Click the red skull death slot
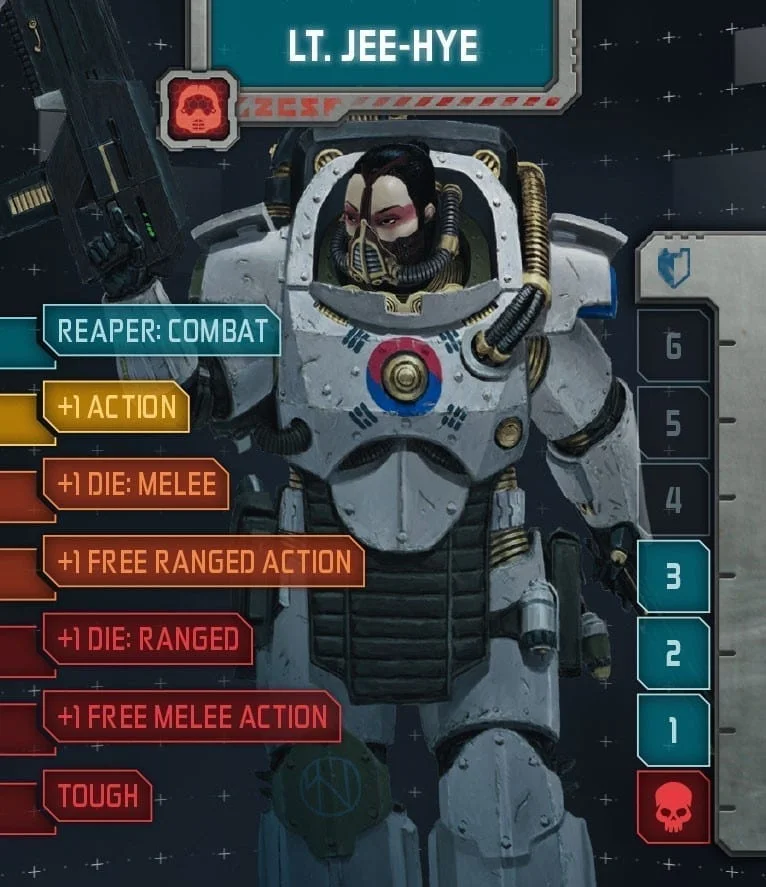766x887 pixels. pyautogui.click(x=673, y=806)
